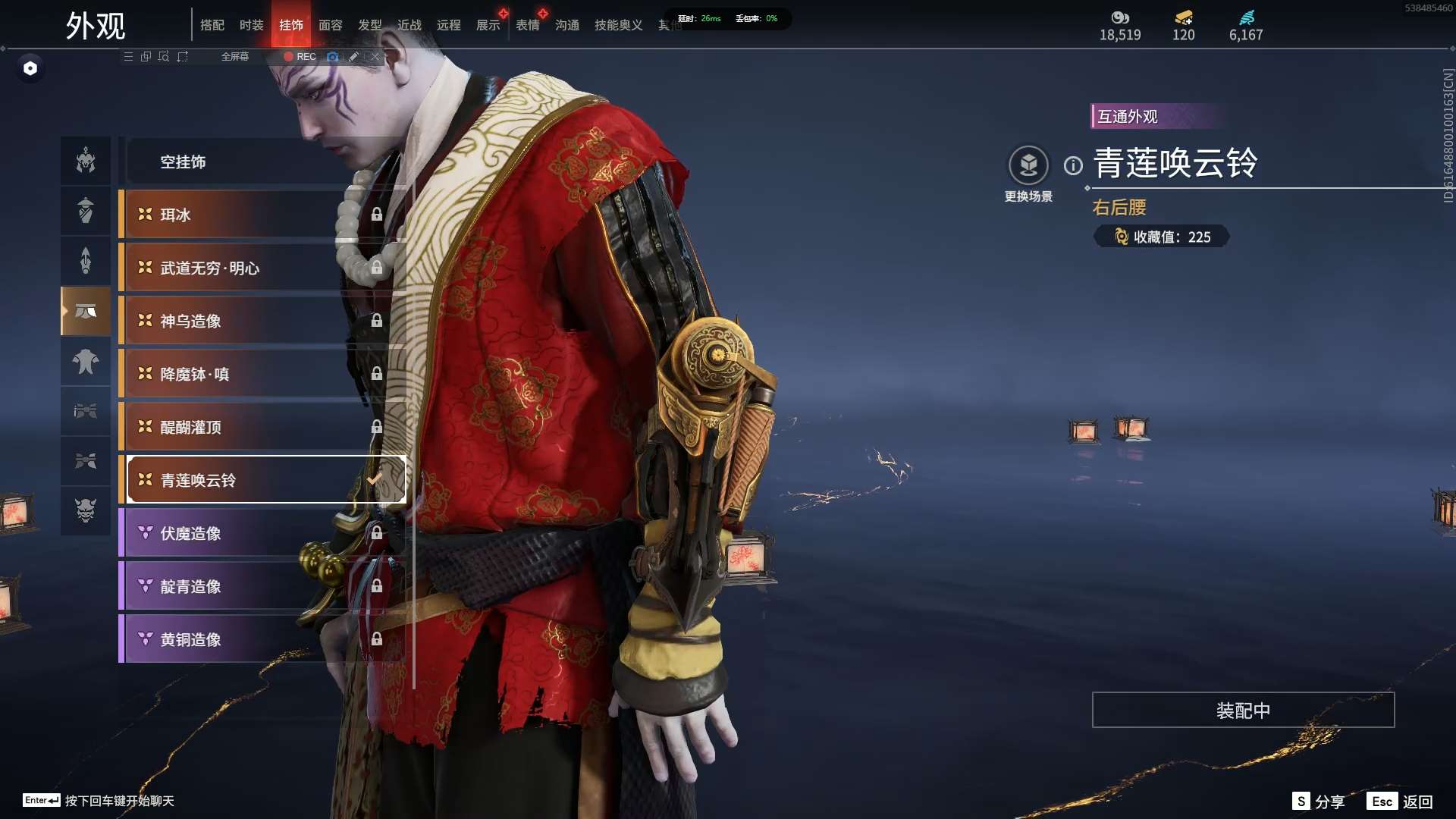Select the 面容 tab
This screenshot has width=1456, height=819.
coord(330,25)
